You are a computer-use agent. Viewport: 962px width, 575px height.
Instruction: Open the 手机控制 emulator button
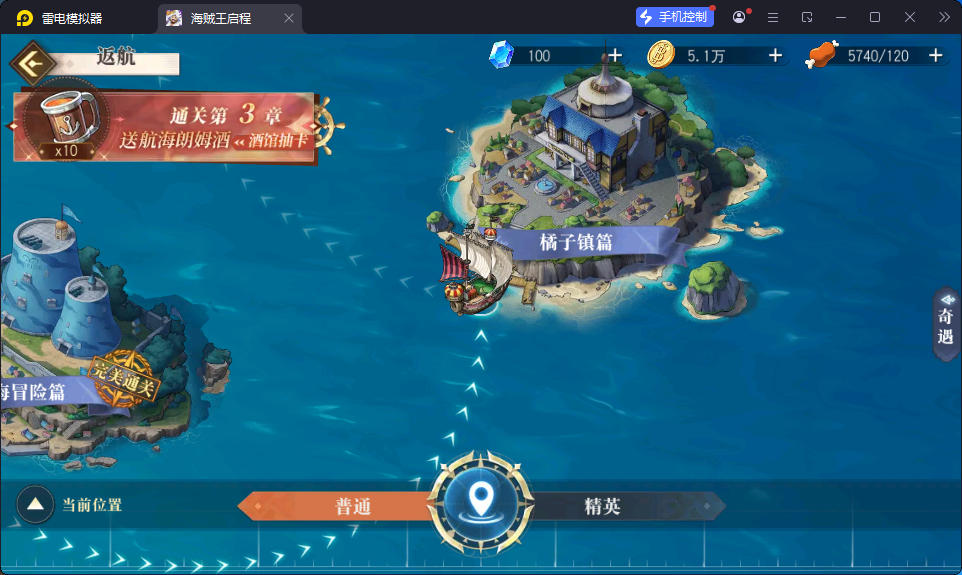click(x=674, y=17)
